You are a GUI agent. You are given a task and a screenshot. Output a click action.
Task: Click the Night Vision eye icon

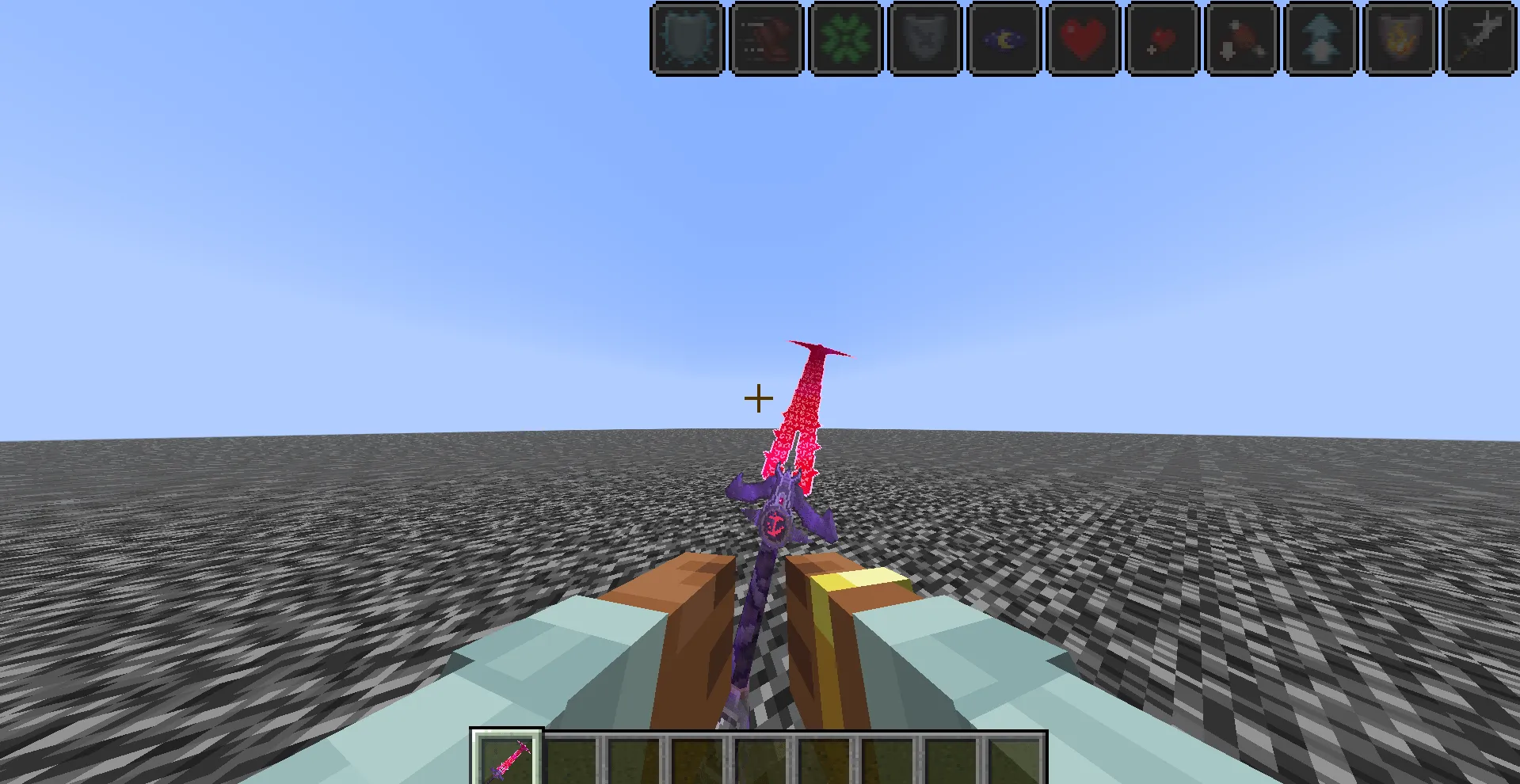[1004, 38]
